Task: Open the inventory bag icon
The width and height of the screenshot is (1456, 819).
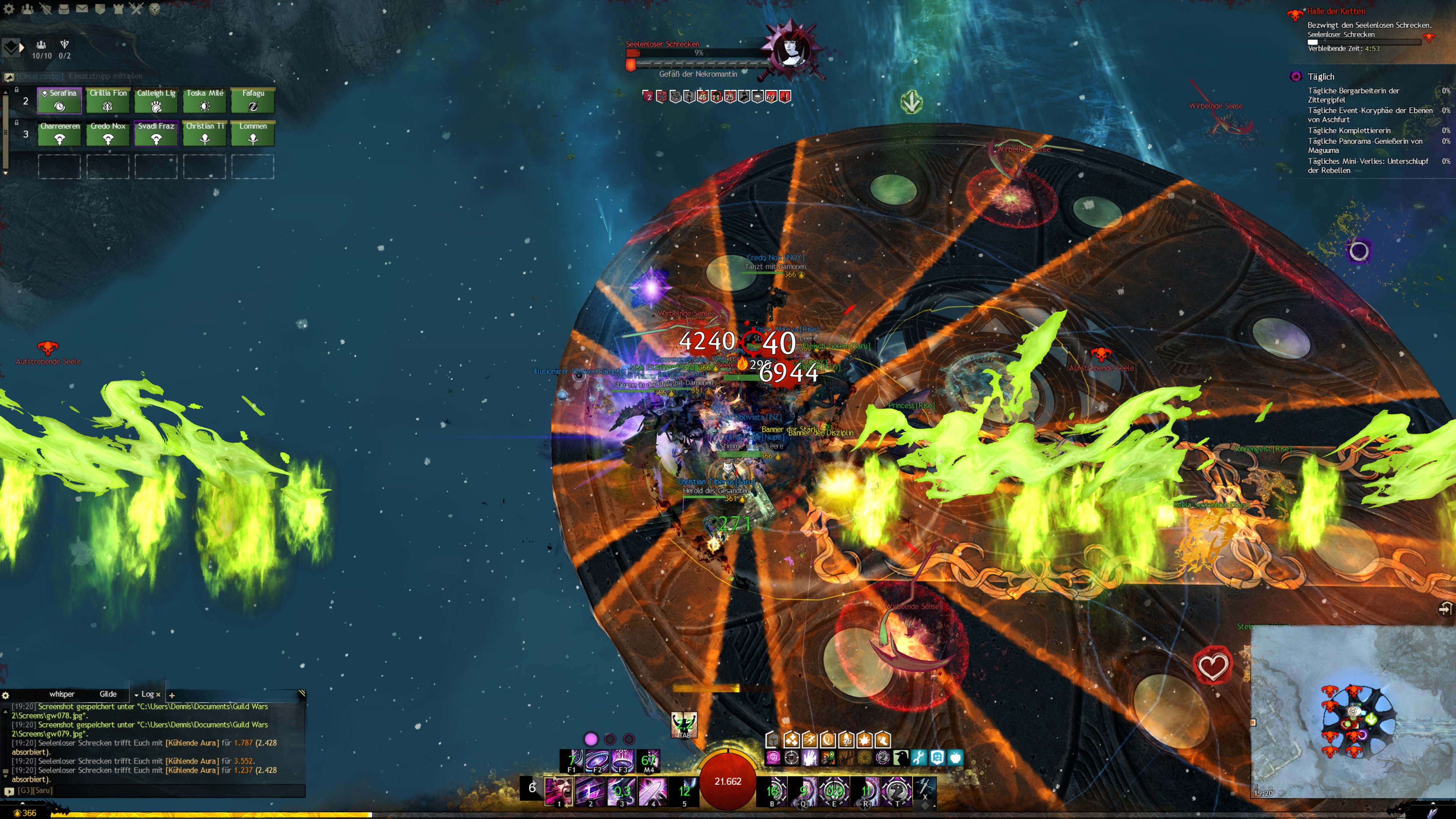Action: pos(64,8)
